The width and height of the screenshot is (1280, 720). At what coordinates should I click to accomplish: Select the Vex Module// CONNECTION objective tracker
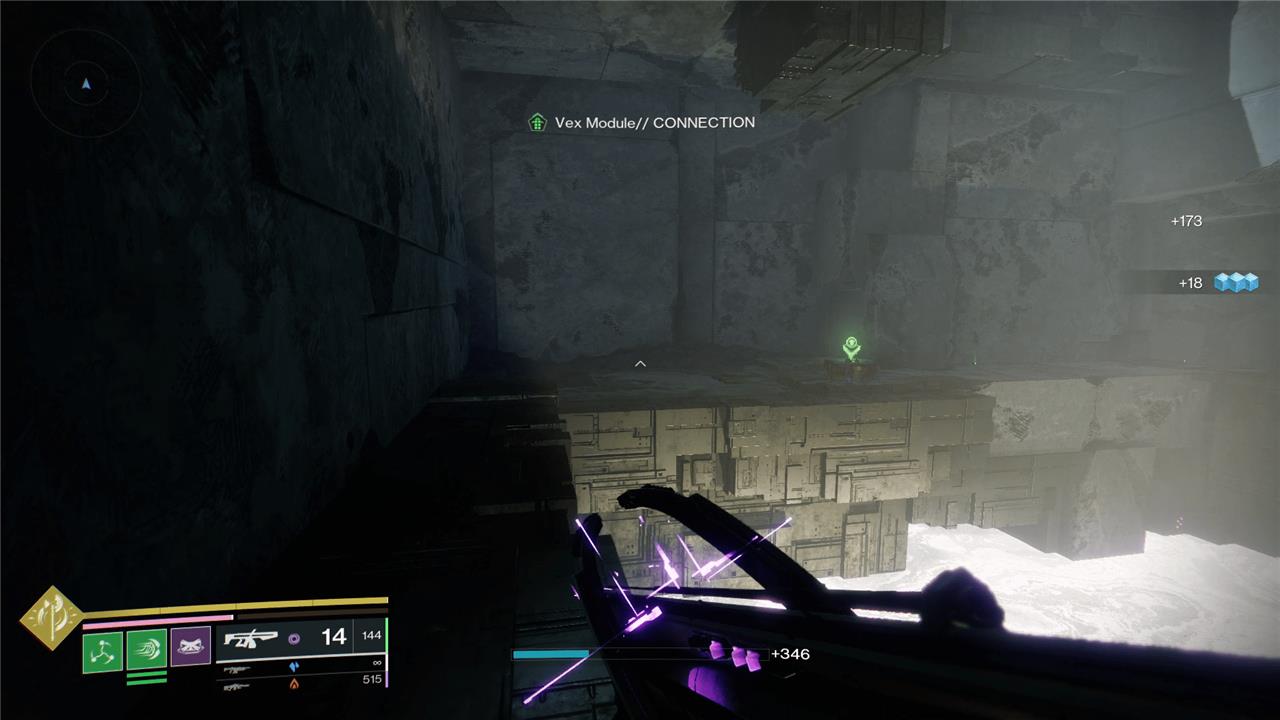[x=642, y=123]
